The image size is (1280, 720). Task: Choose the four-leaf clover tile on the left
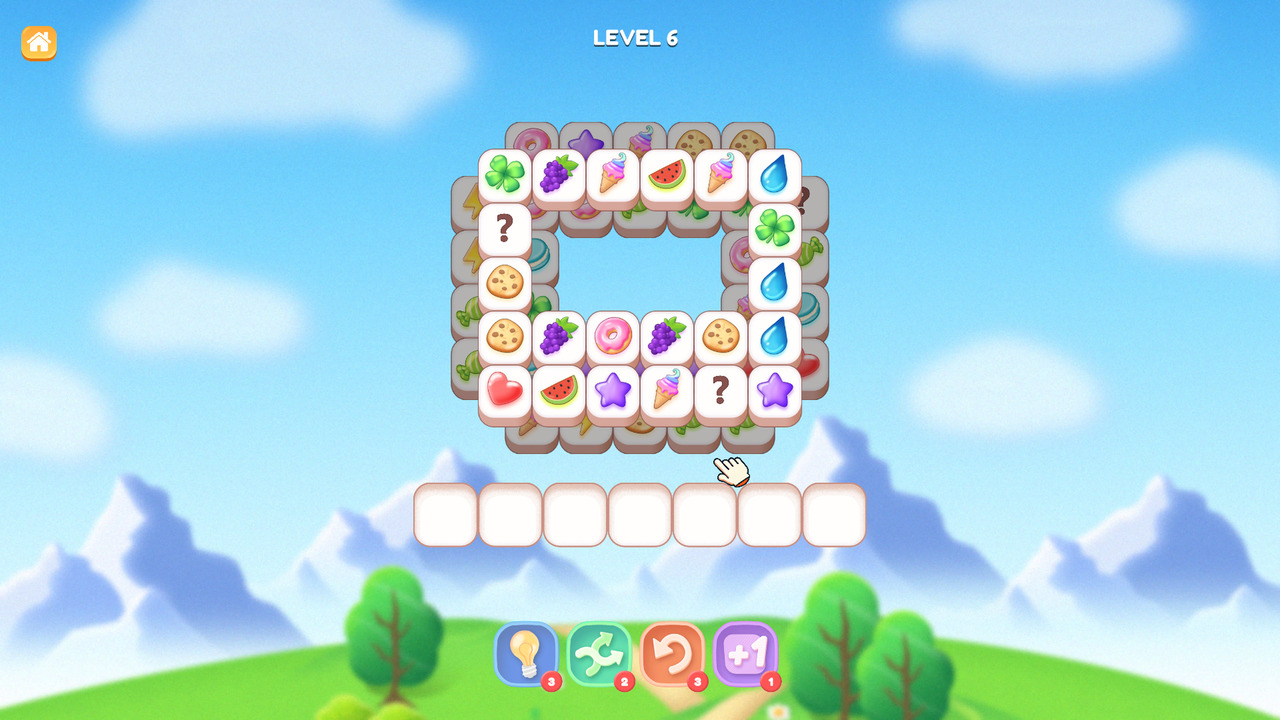[x=505, y=175]
